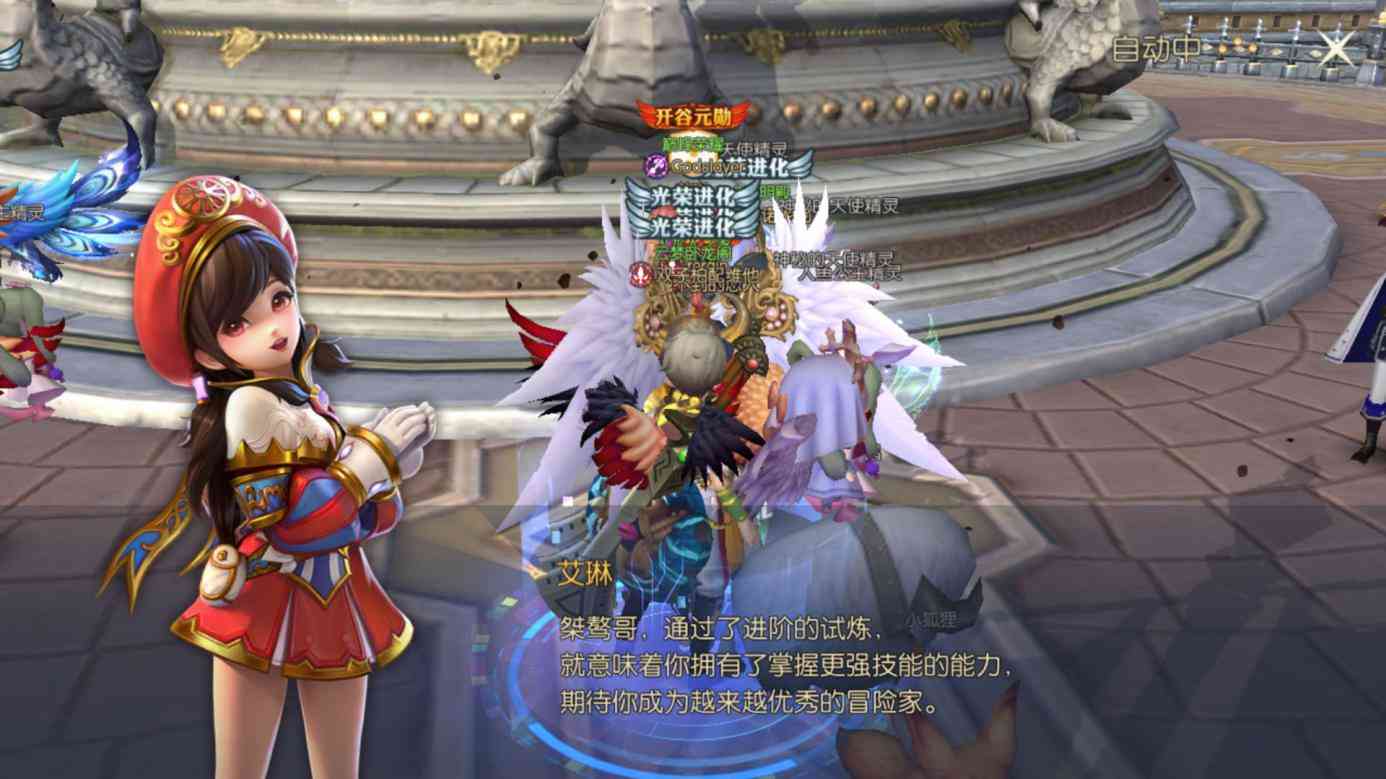Click the lower "光荣进化" winged badge
This screenshot has height=779, width=1386.
(689, 226)
